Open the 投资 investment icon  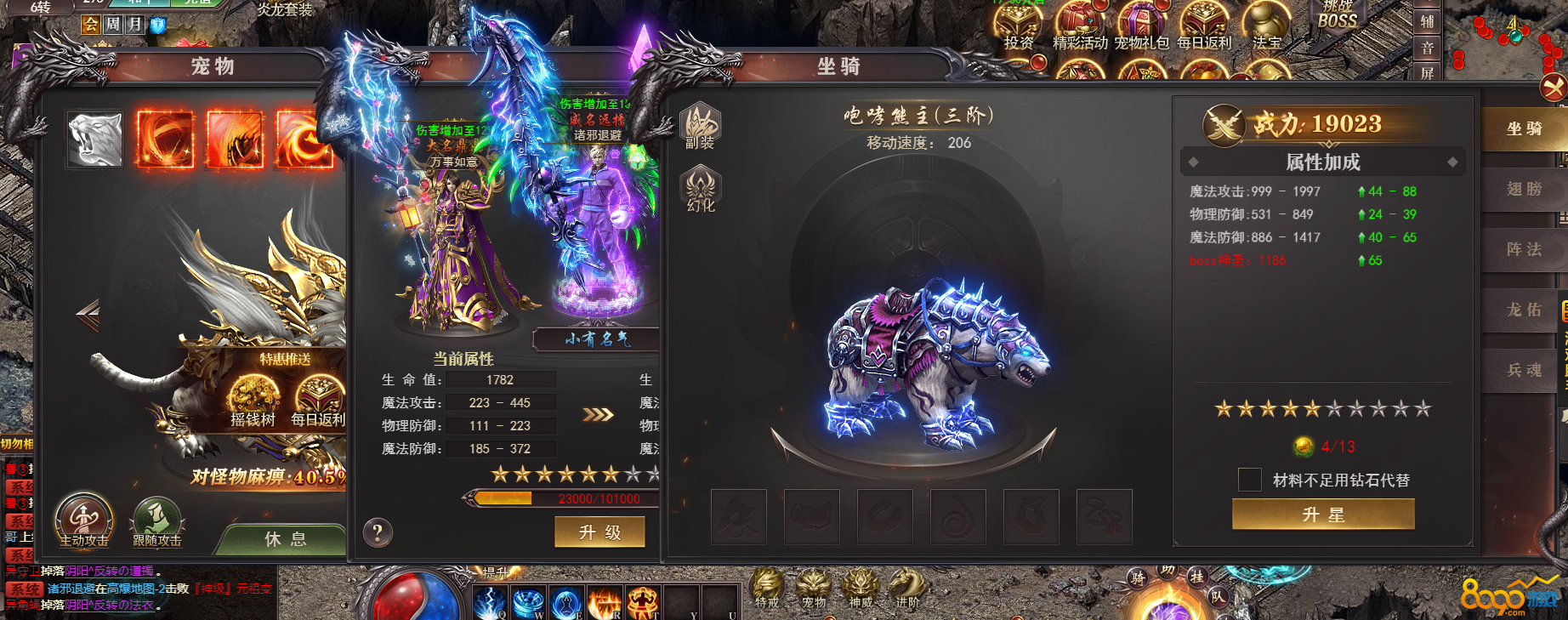[1019, 26]
